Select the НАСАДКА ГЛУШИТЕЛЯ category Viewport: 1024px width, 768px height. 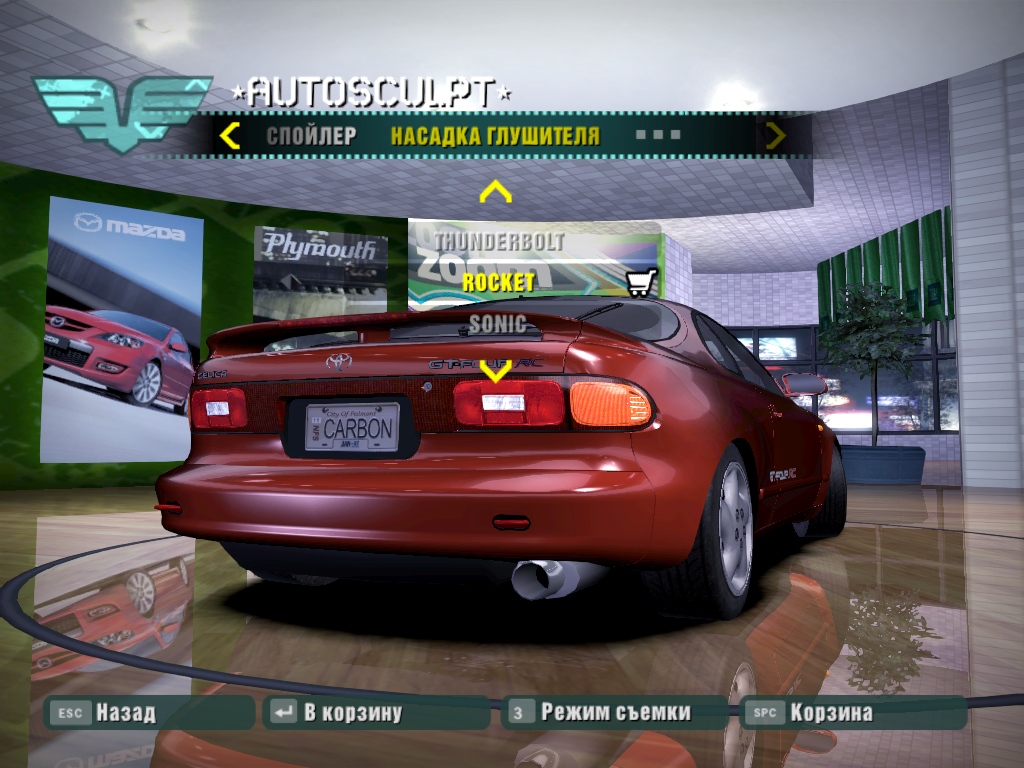(495, 136)
